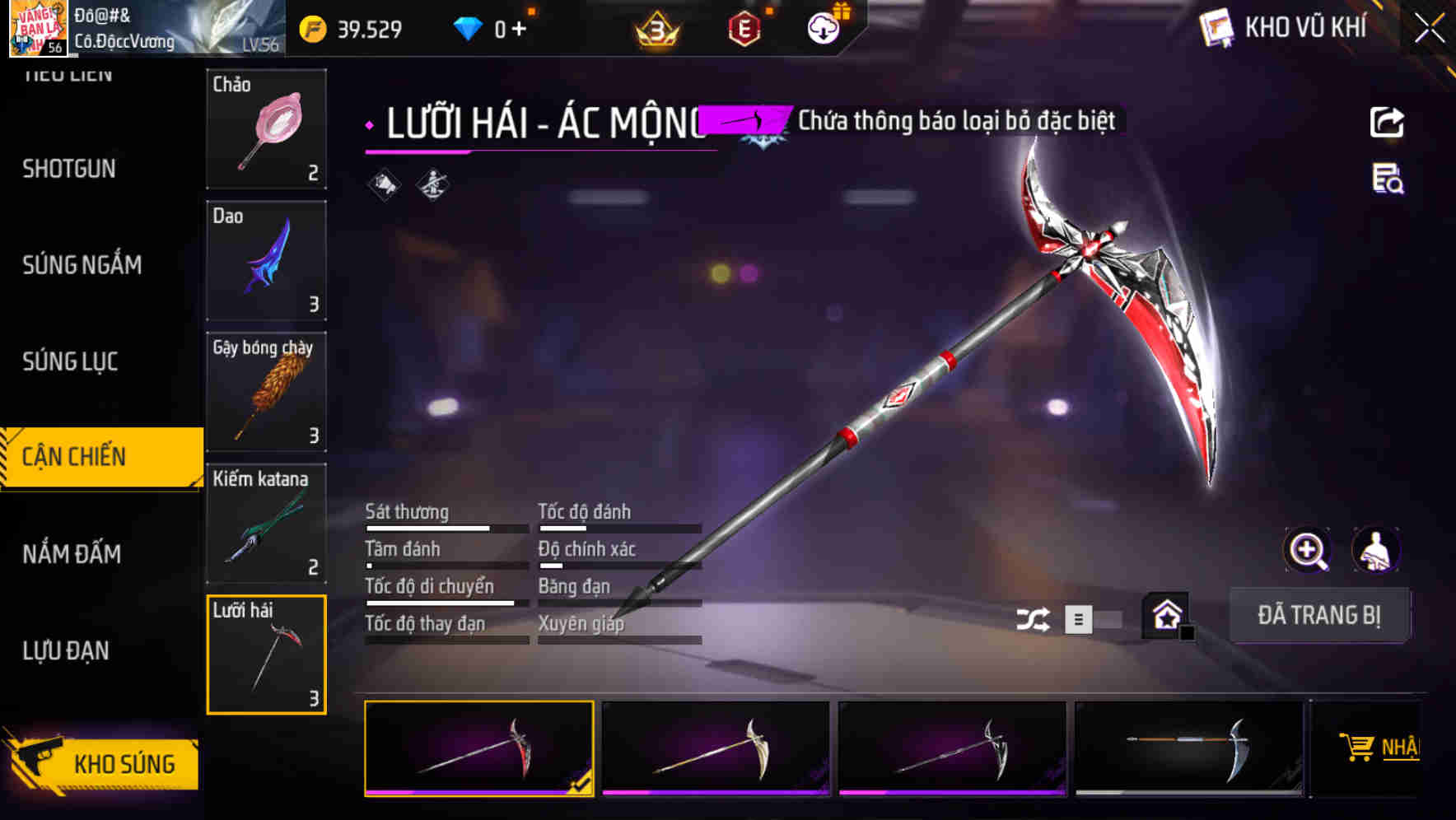Click the share icon at top right
The image size is (1456, 820).
pos(1387,122)
